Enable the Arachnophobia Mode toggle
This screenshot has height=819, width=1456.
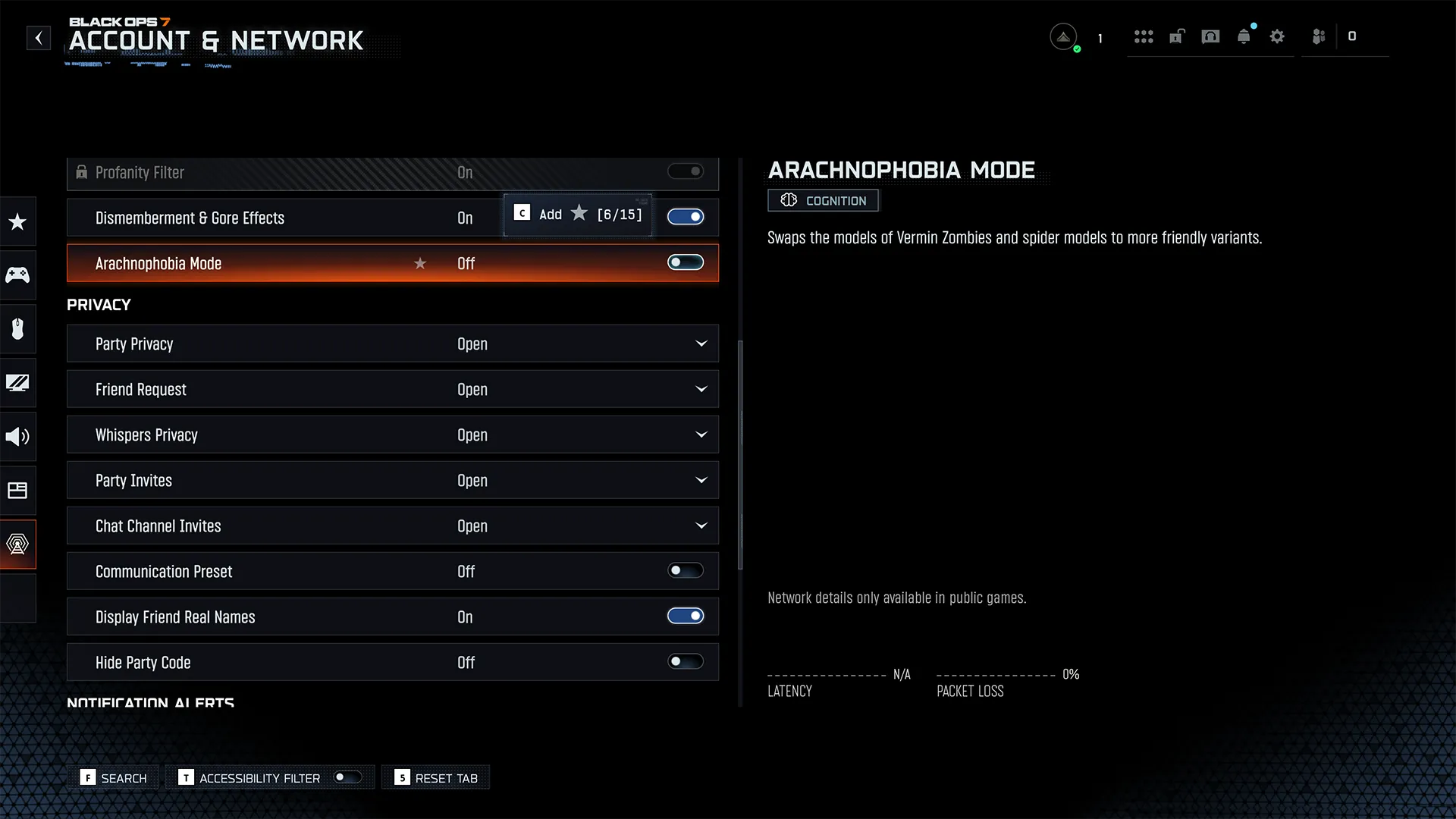[x=685, y=263]
